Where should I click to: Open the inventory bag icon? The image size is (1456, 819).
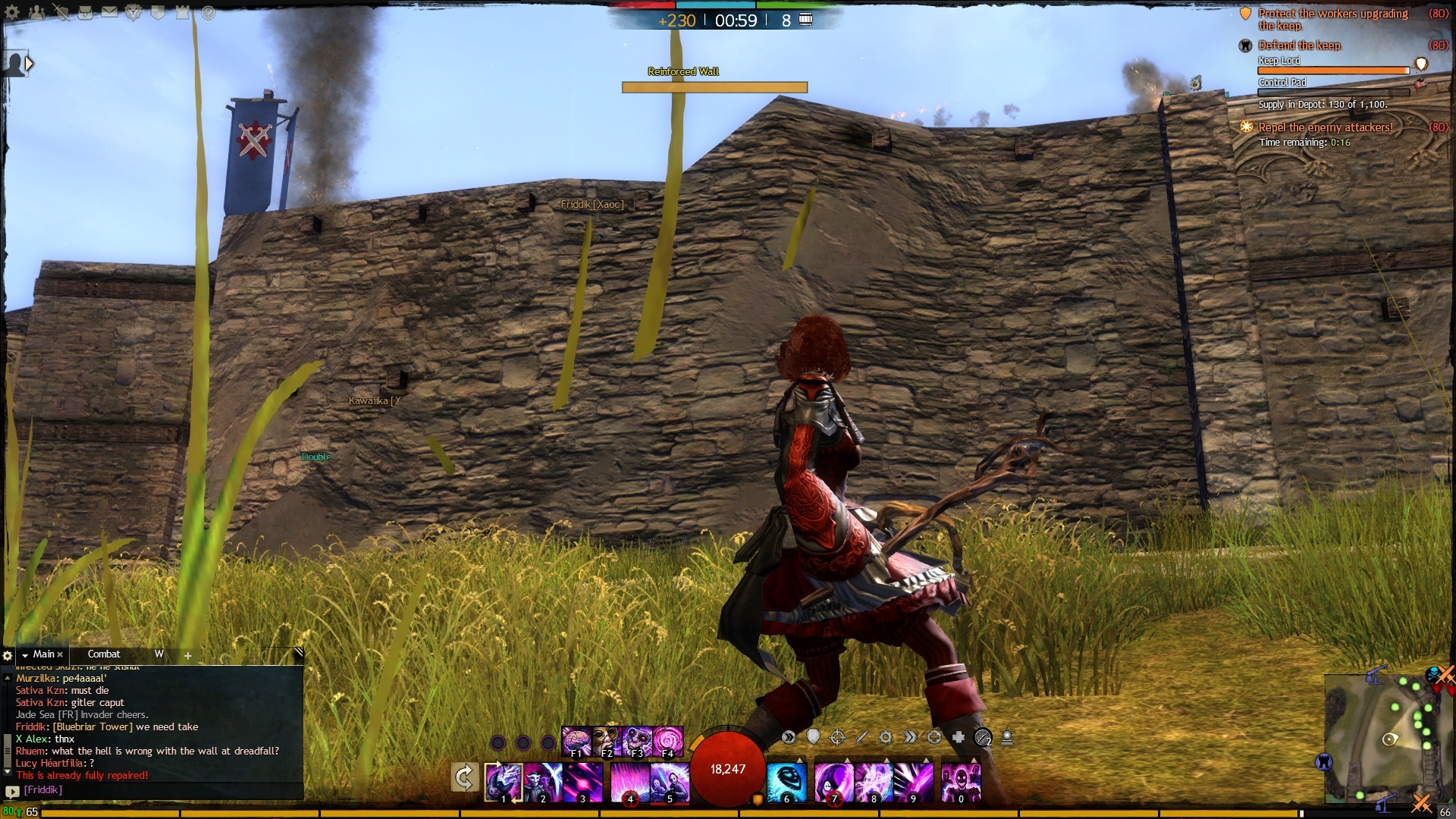pos(85,12)
